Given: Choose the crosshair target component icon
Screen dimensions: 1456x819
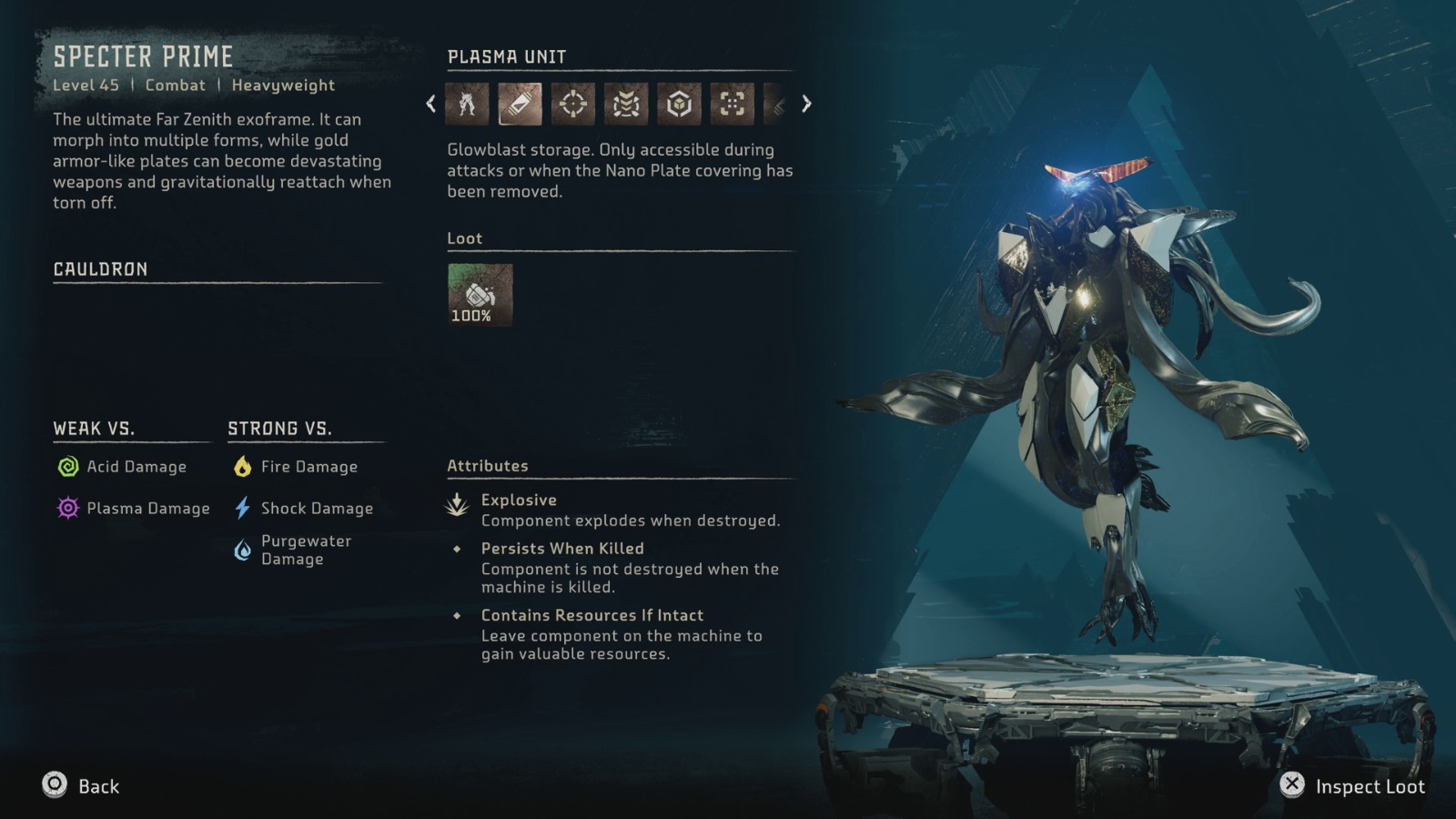Looking at the screenshot, I should 572,104.
